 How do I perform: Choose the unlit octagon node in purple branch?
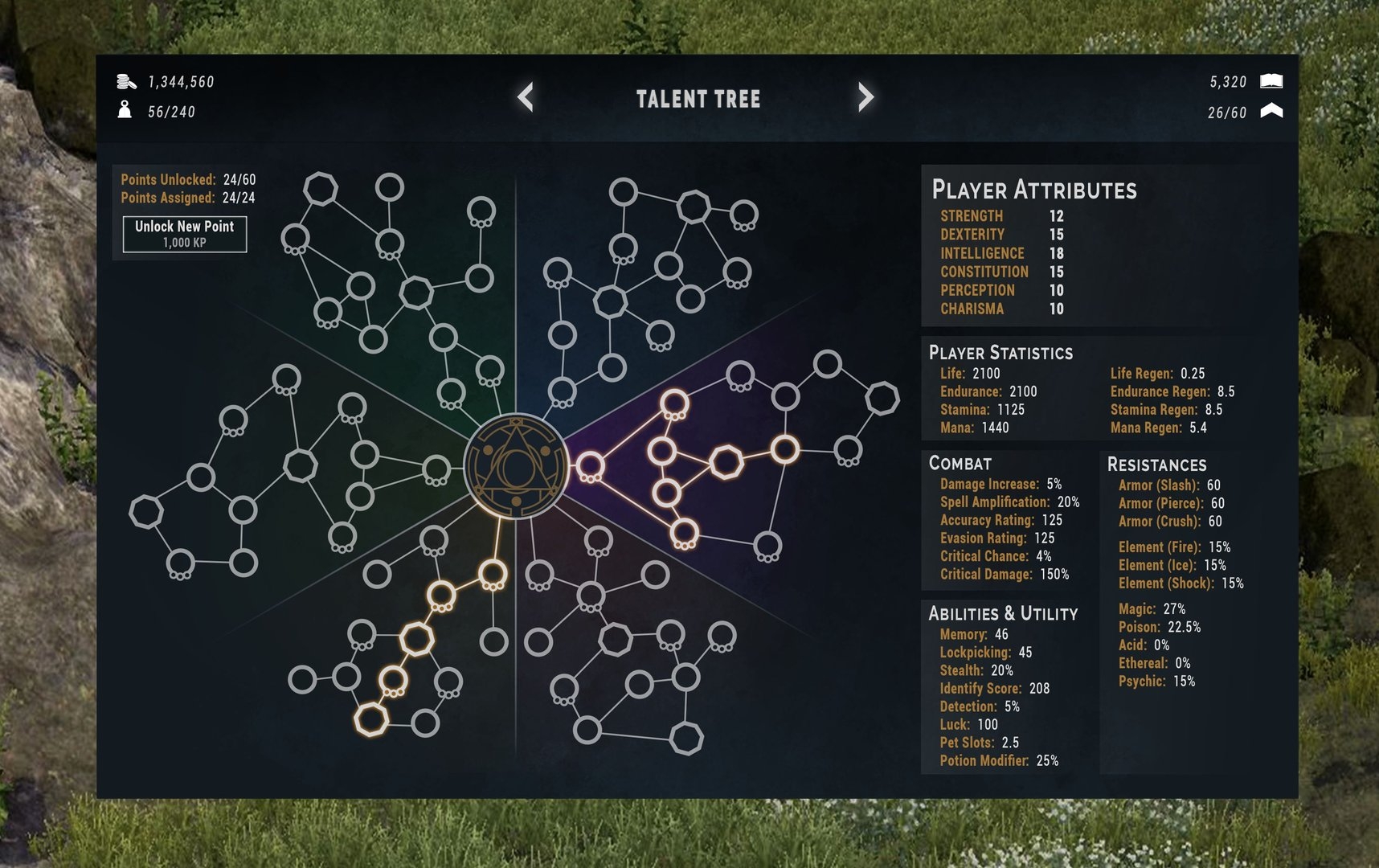point(882,398)
